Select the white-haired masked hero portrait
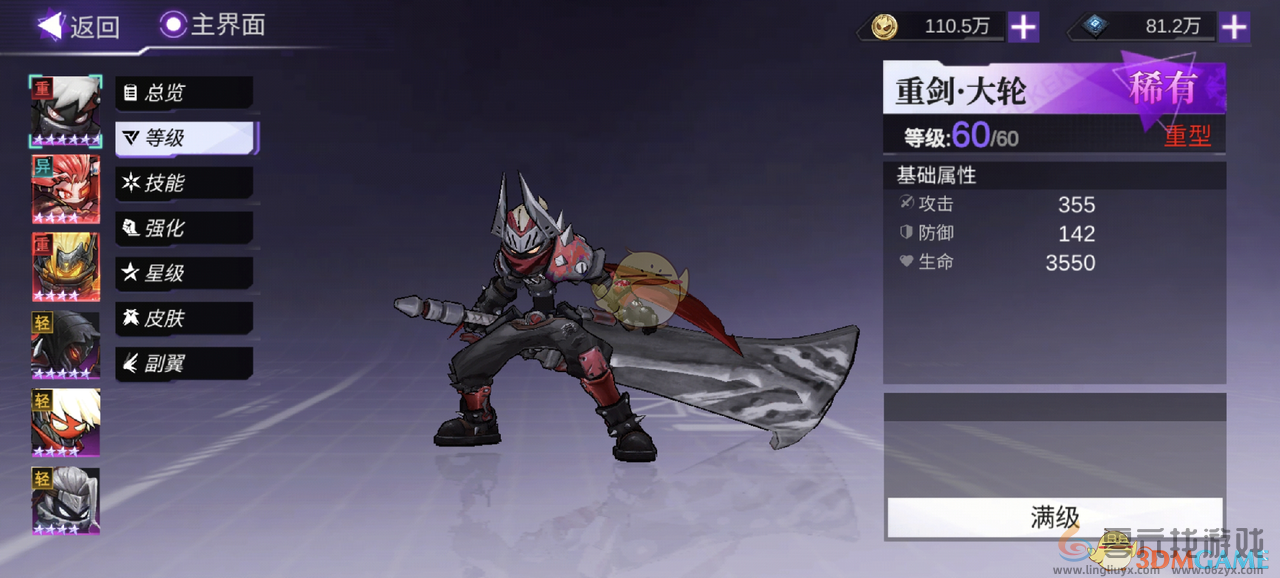 (66, 111)
